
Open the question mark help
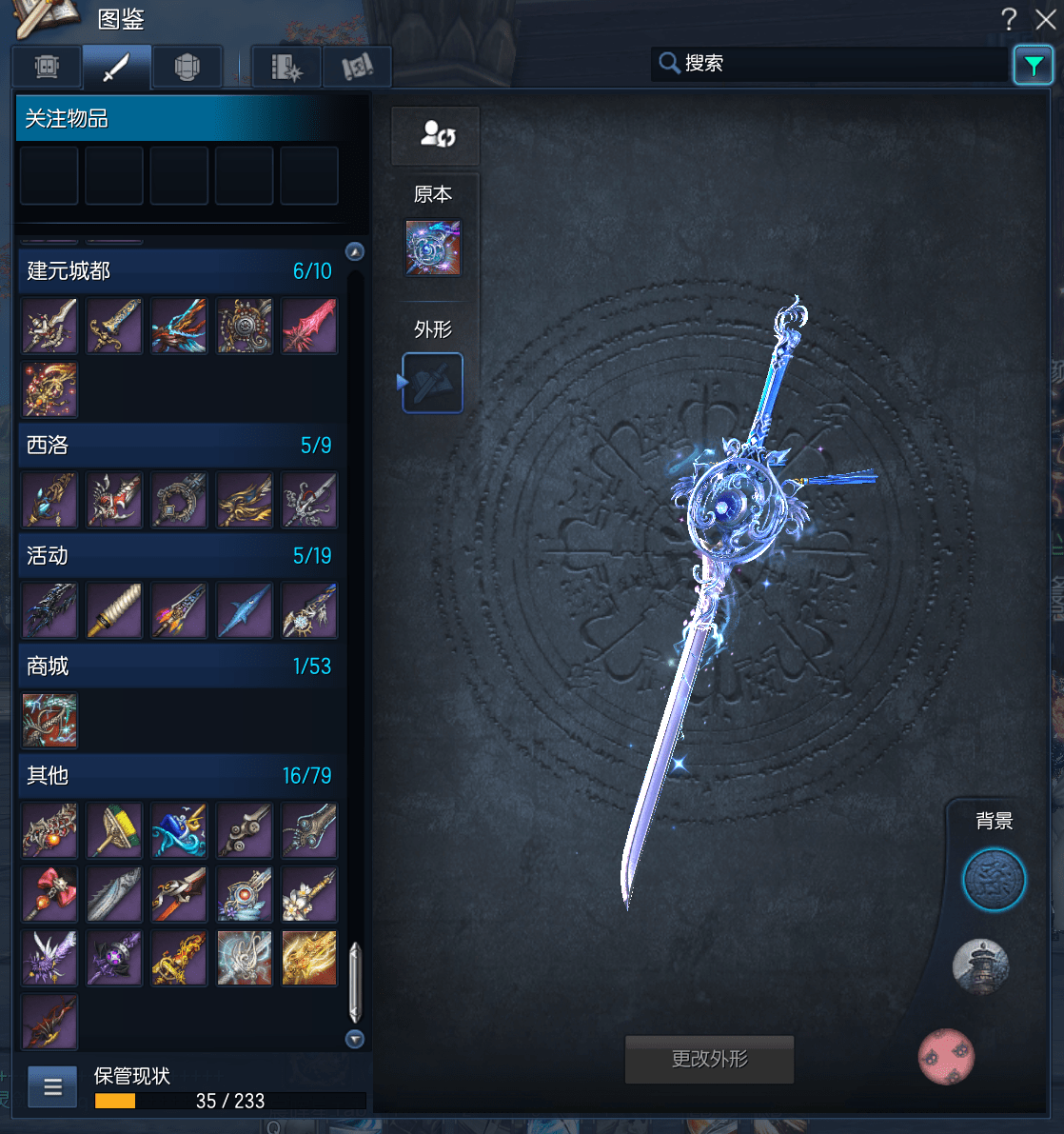tap(1009, 19)
